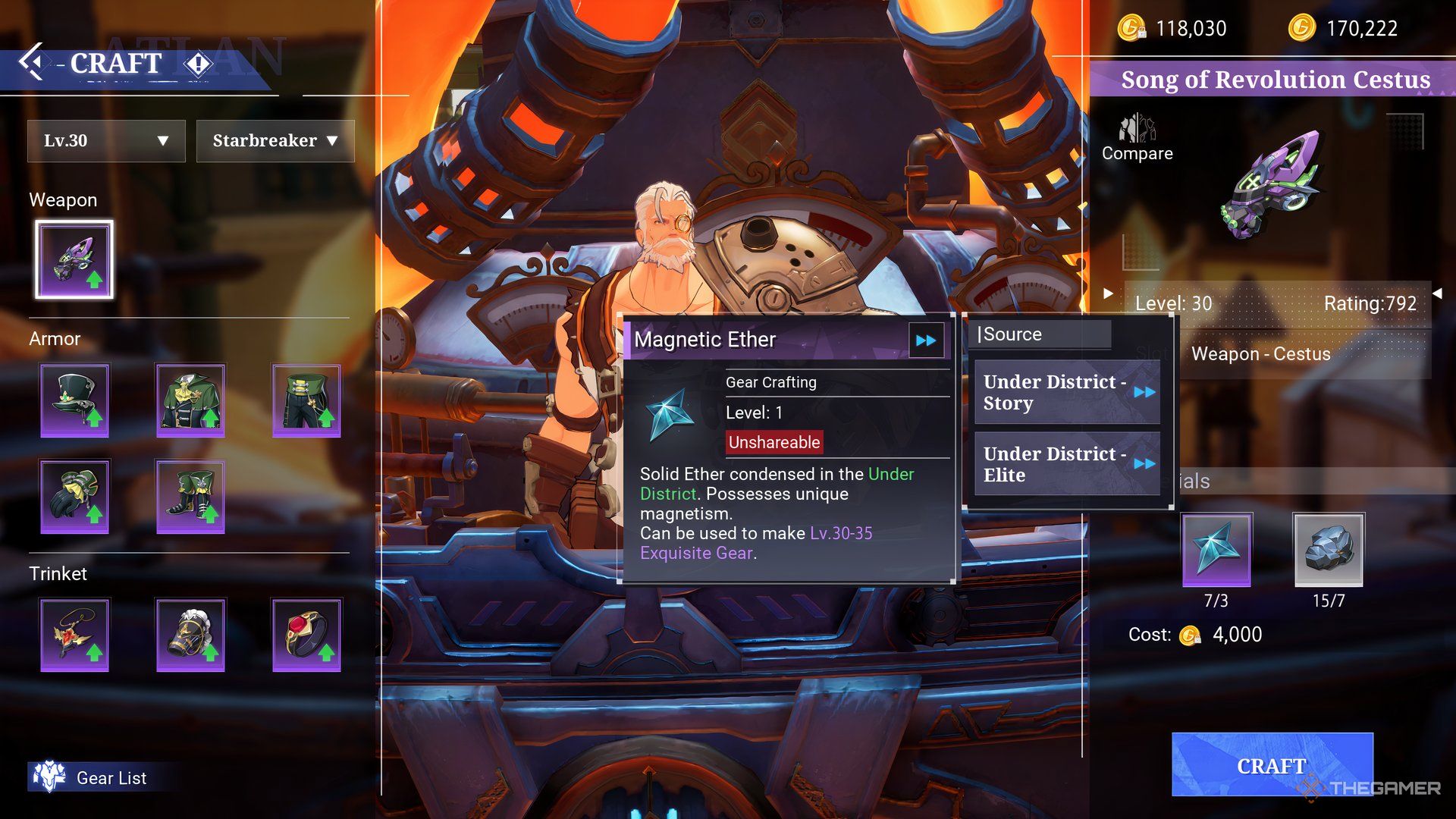Choose the green coat armor piece
The height and width of the screenshot is (819, 1456).
[190, 400]
